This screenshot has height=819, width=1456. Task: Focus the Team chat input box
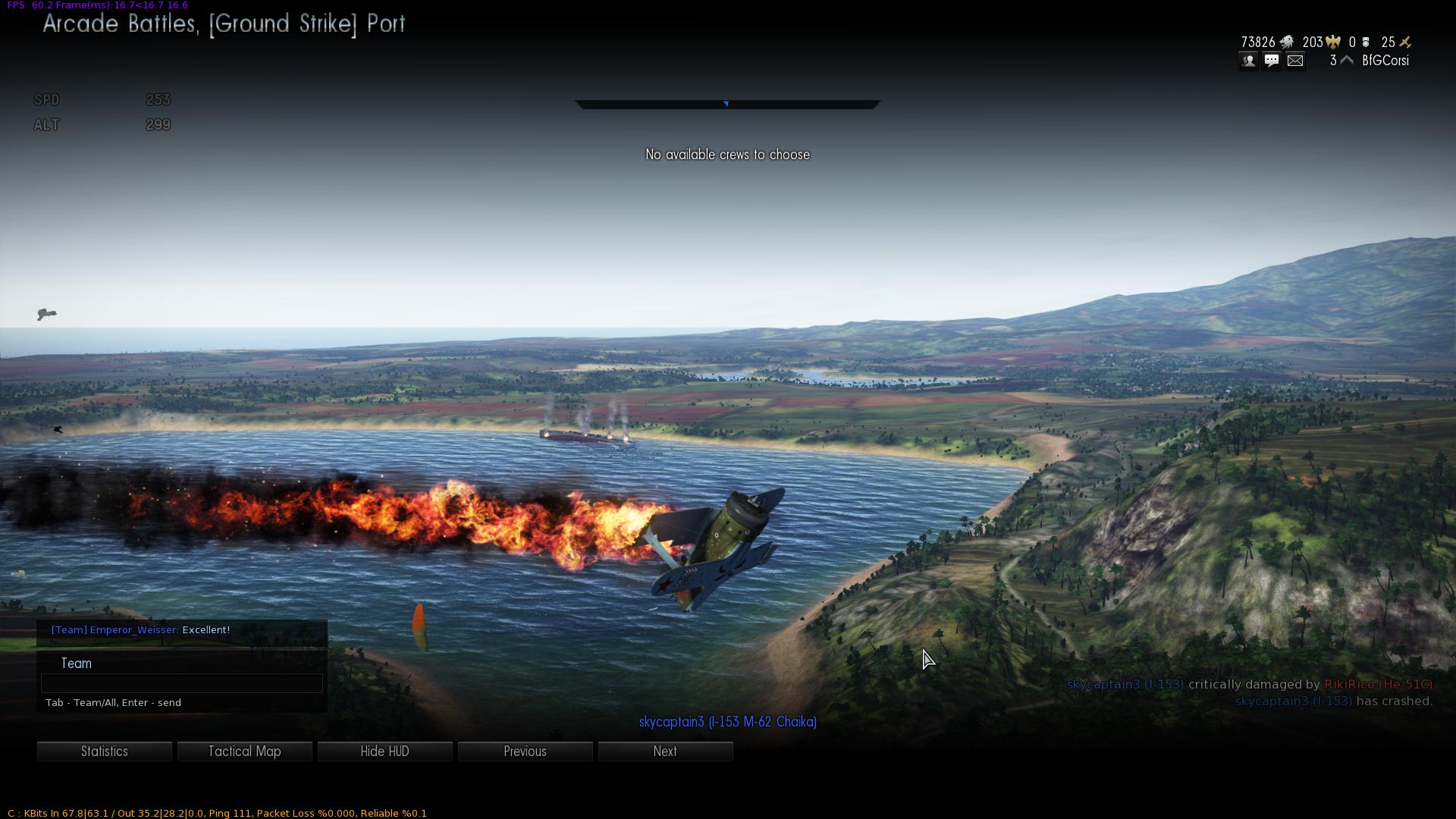coord(182,683)
